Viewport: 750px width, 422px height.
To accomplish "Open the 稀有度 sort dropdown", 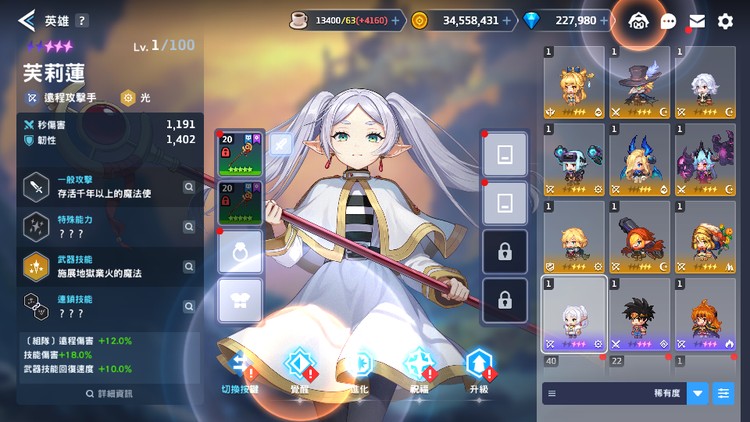I will (697, 393).
